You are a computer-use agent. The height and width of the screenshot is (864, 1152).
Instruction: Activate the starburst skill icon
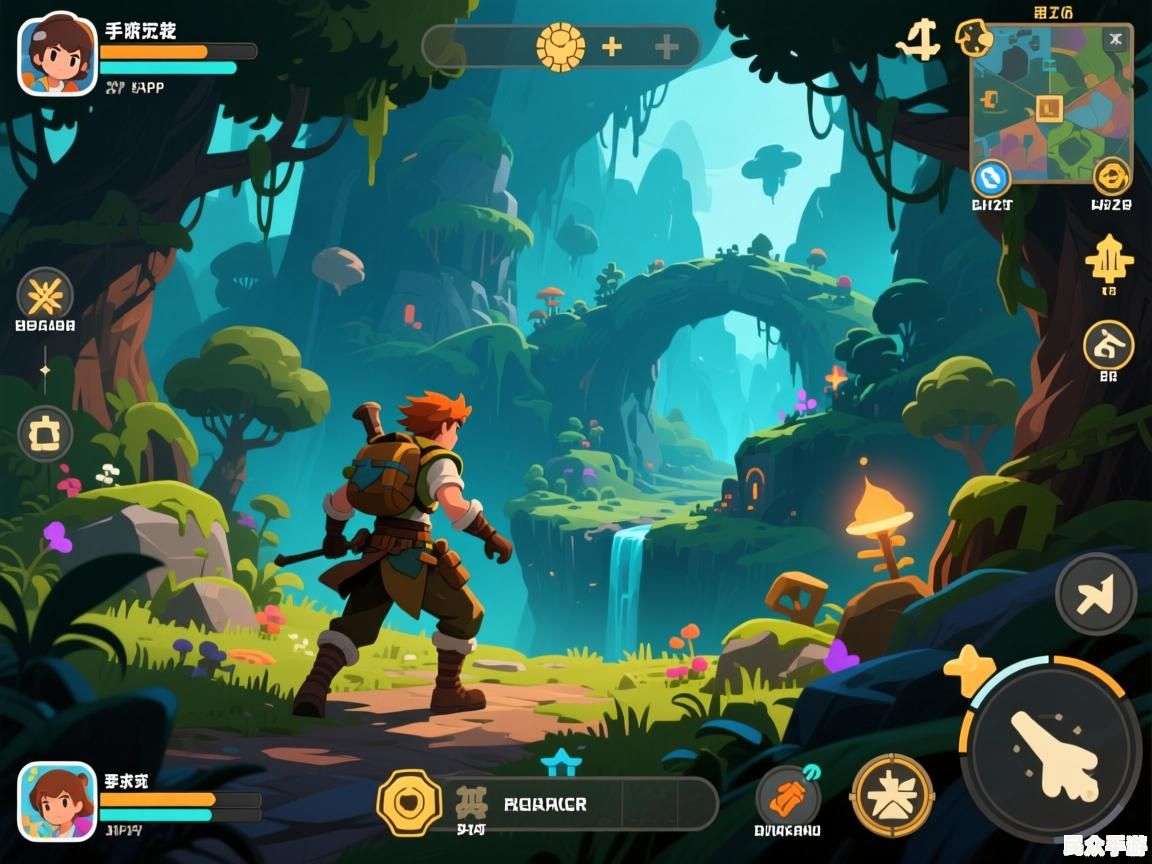[892, 796]
